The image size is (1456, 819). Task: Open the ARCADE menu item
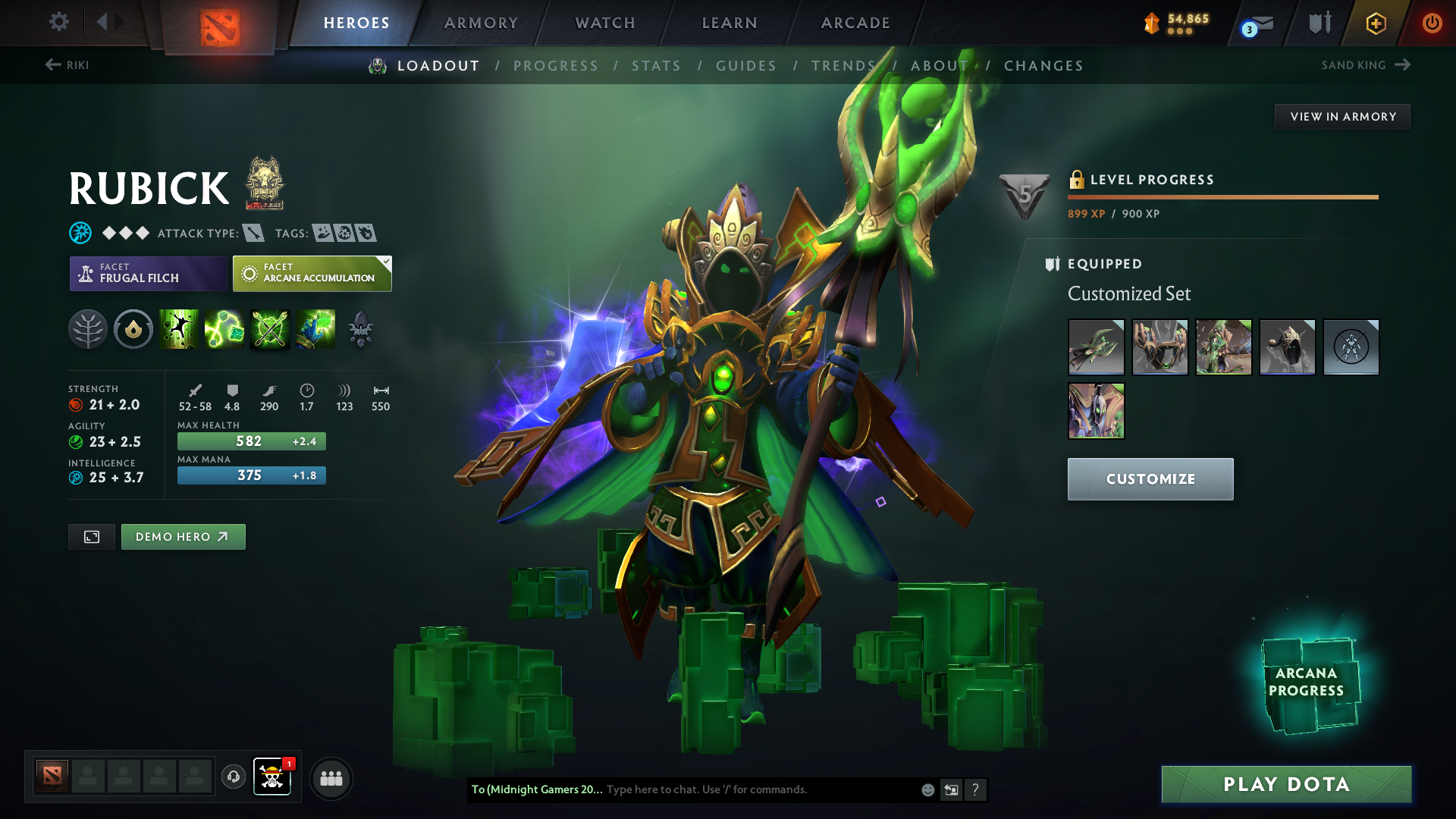[x=854, y=22]
